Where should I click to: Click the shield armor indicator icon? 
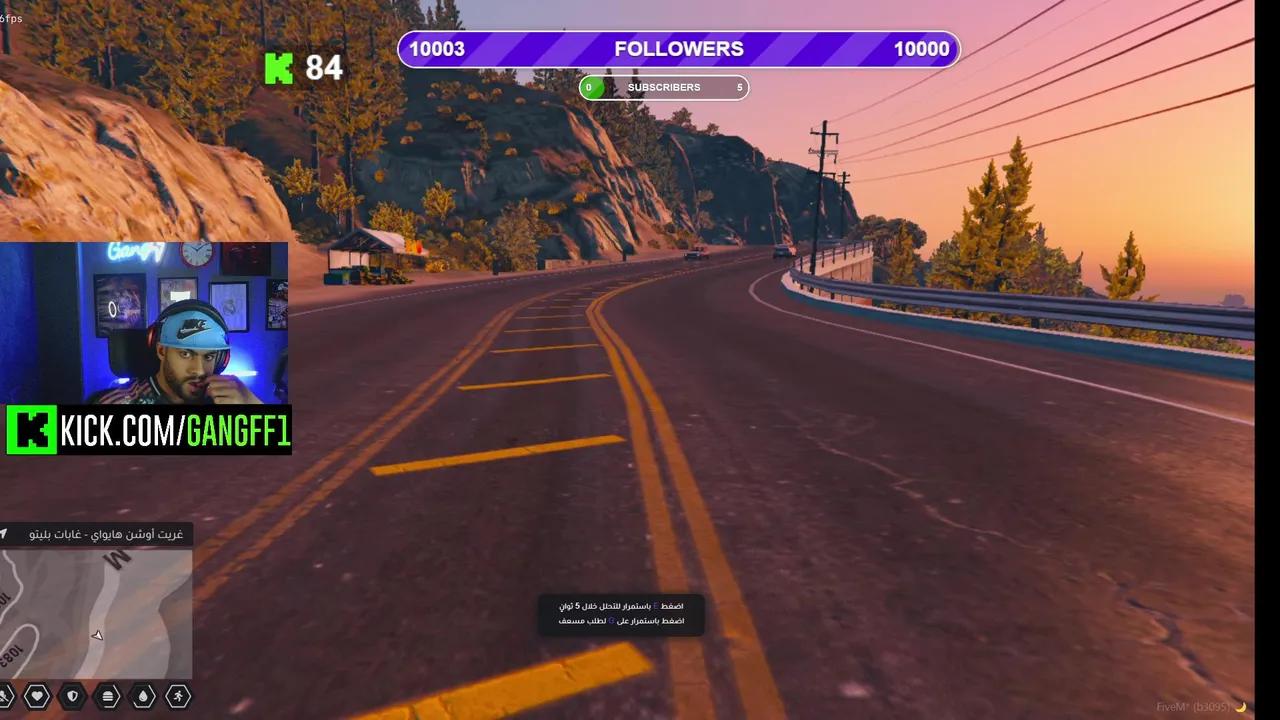pos(71,696)
